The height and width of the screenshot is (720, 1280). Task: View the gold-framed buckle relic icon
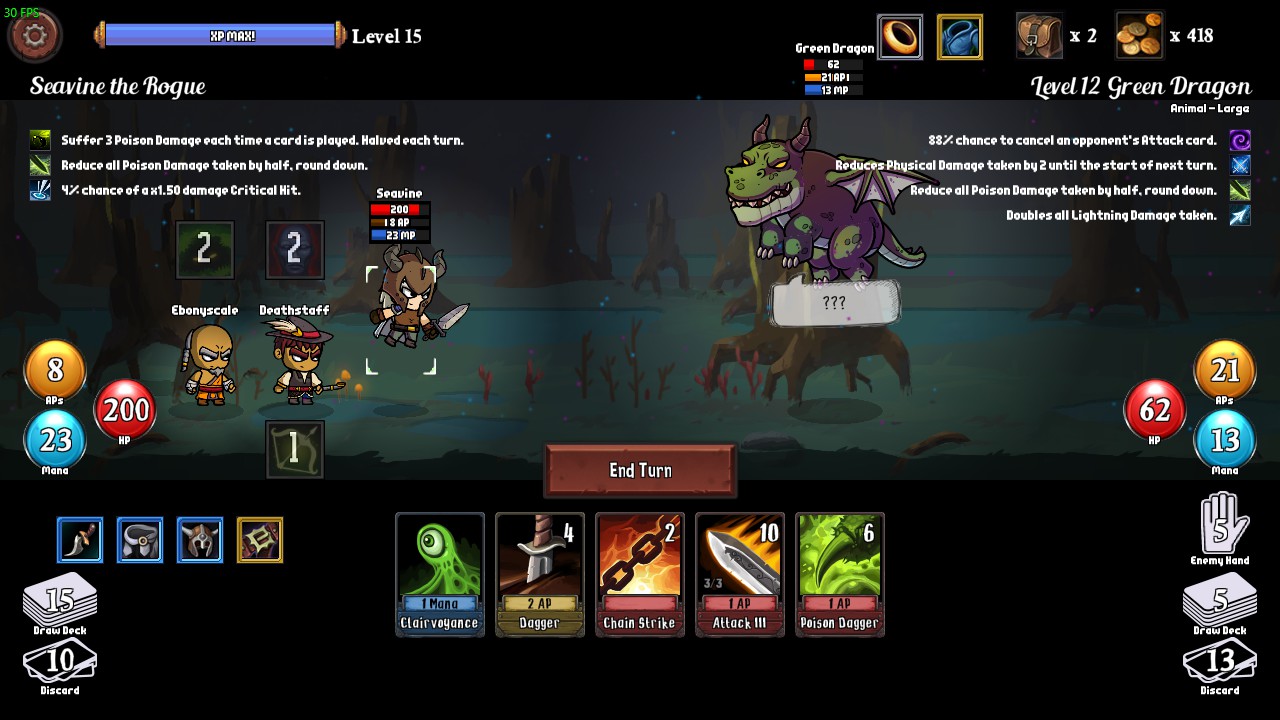coord(259,539)
